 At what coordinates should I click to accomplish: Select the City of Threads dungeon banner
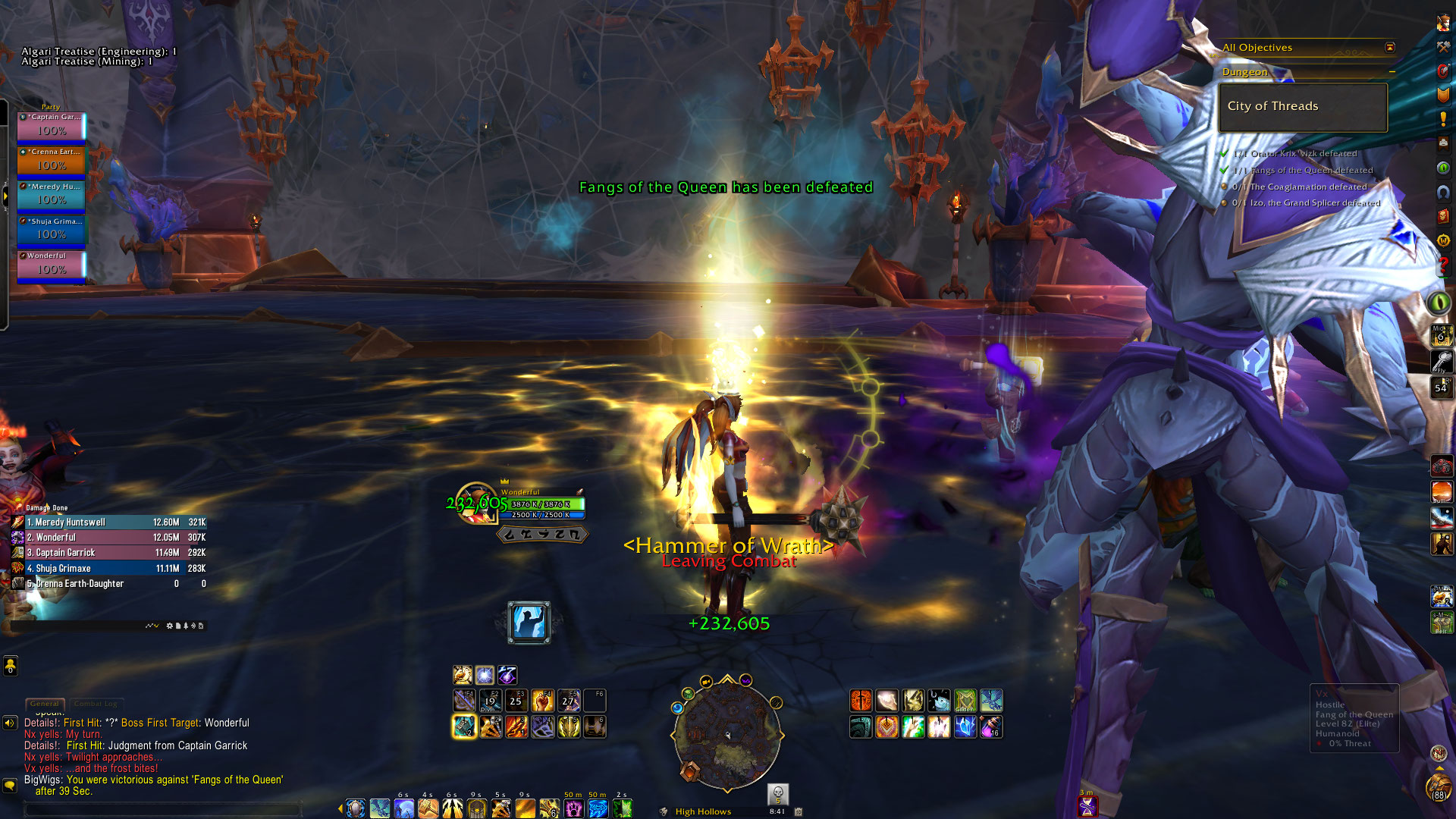[1302, 107]
